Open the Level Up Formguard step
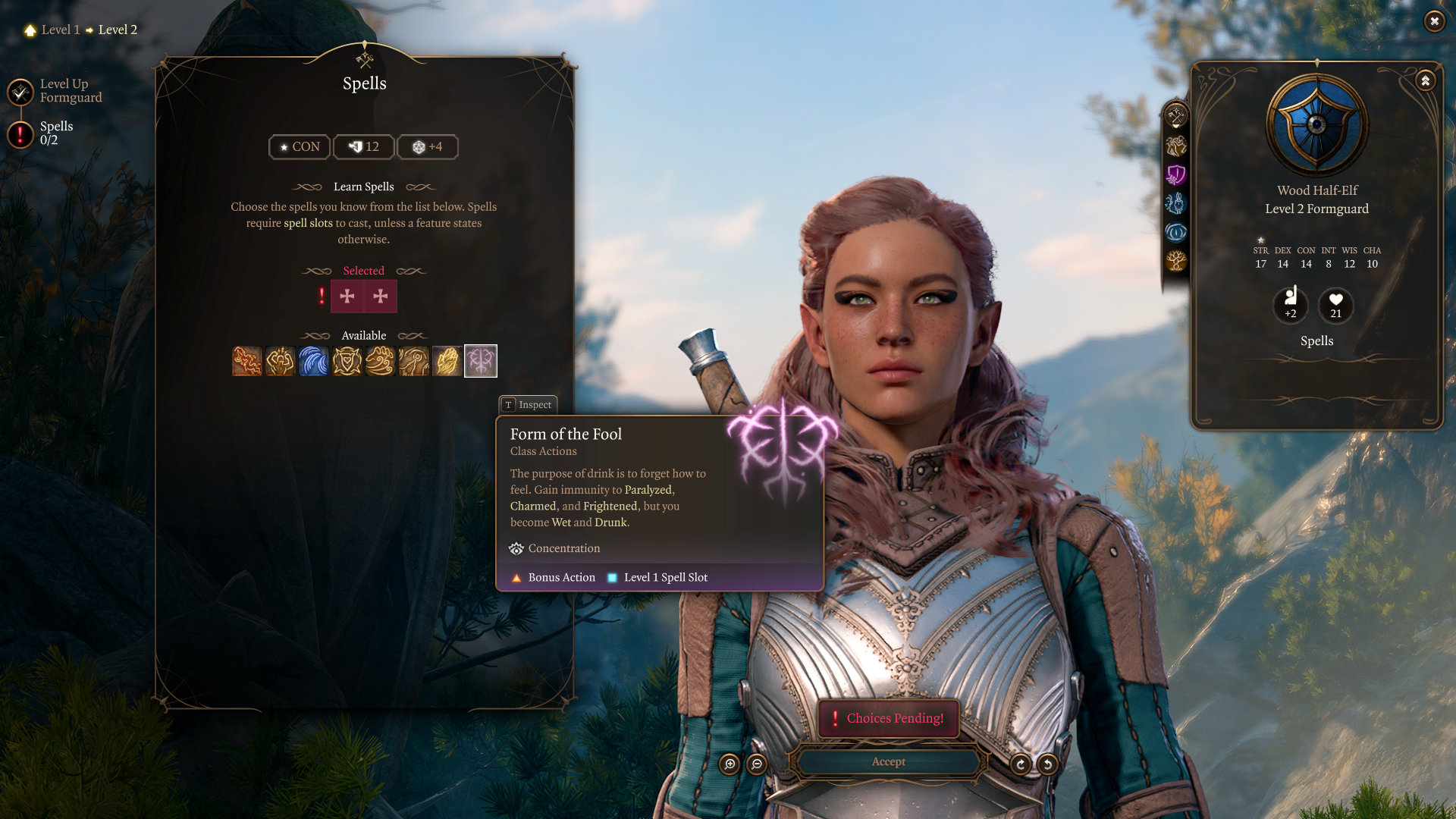The image size is (1456, 819). click(21, 92)
